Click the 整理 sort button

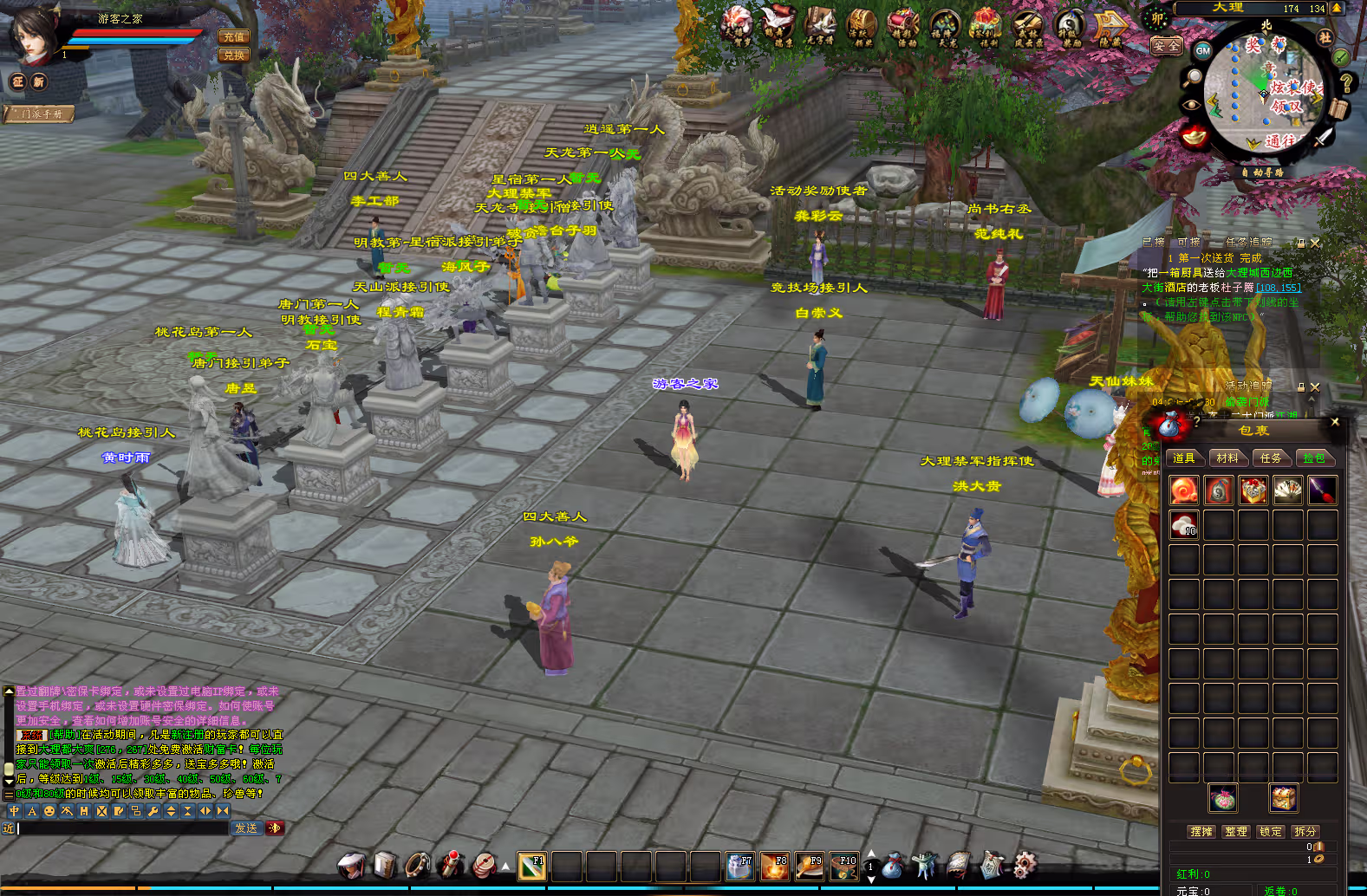[1236, 831]
